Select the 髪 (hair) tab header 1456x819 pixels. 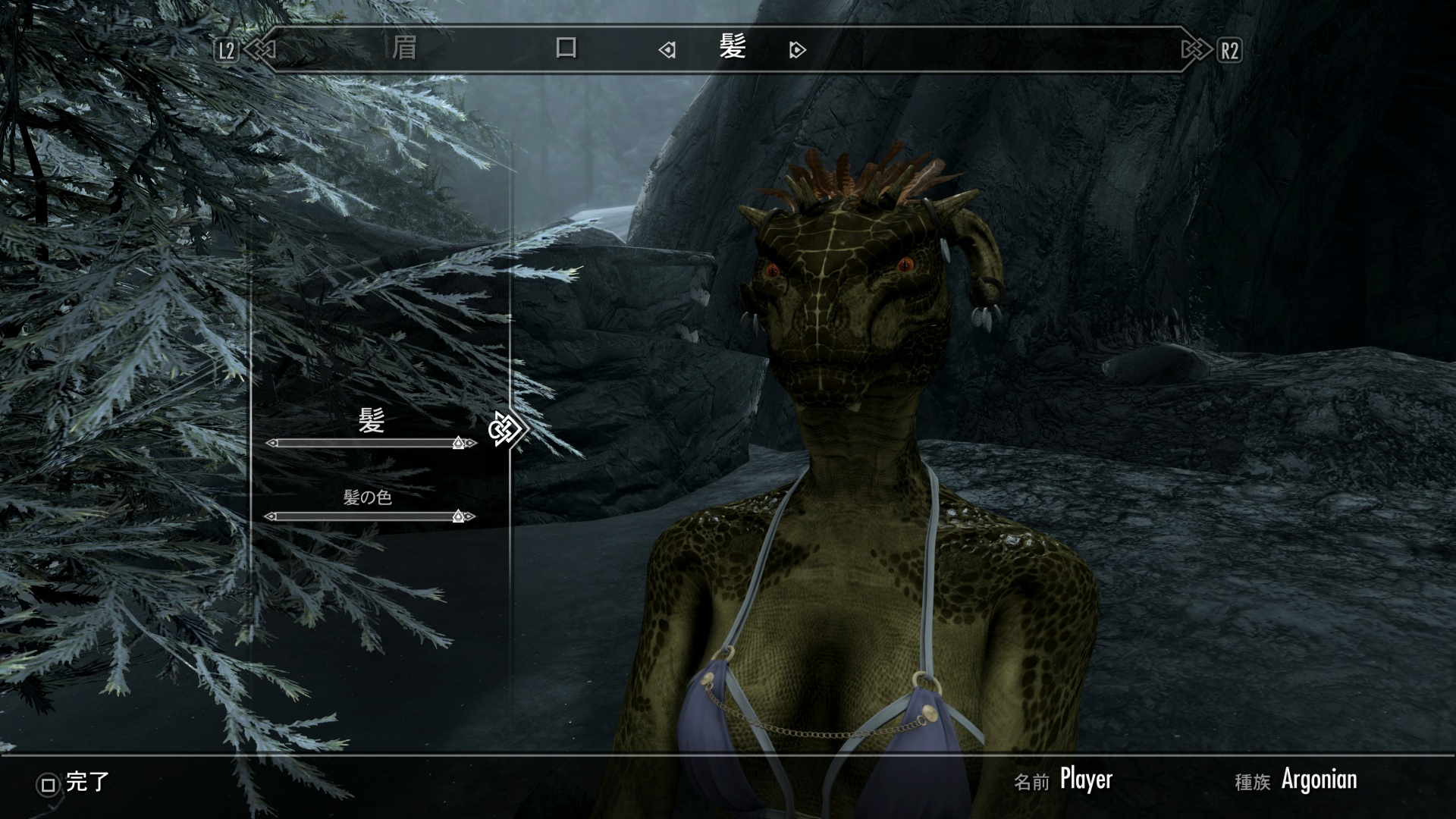[733, 48]
